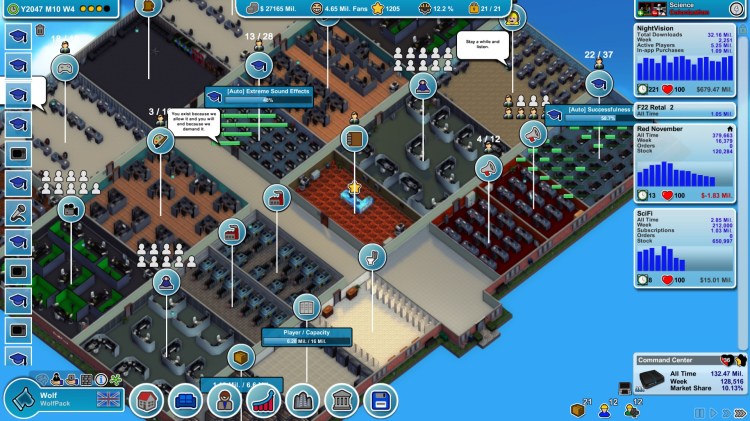
Task: Select the fastest triple-arrow game speed
Action: tap(739, 412)
